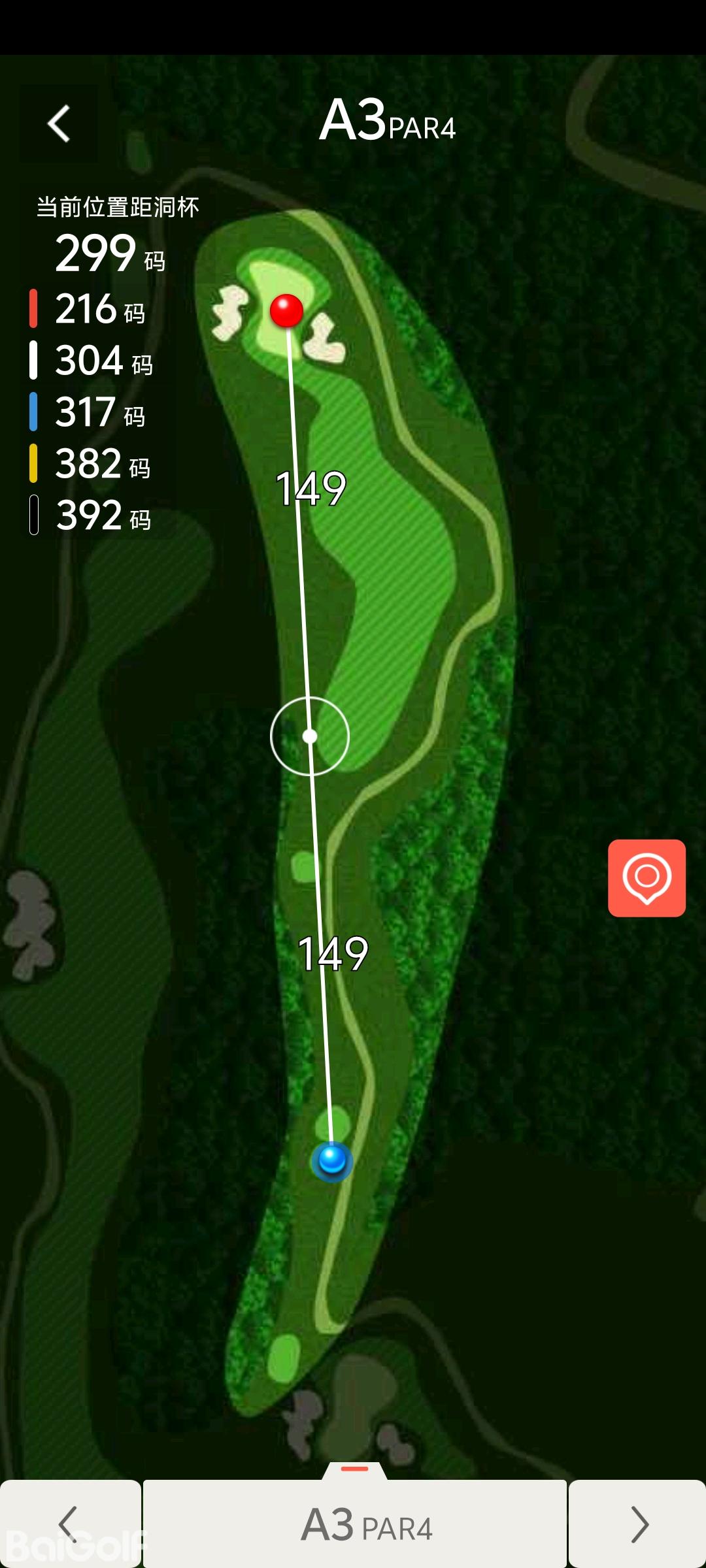706x1568 pixels.
Task: Tap the orange location pin button
Action: pyautogui.click(x=647, y=877)
